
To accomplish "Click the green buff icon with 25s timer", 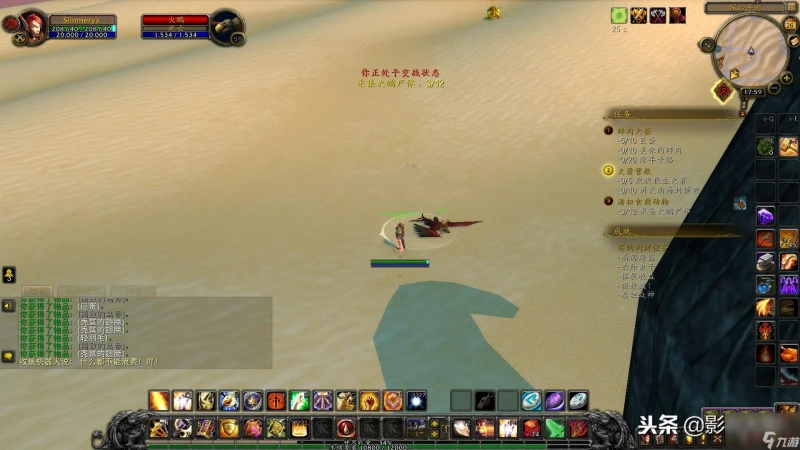I will point(619,15).
